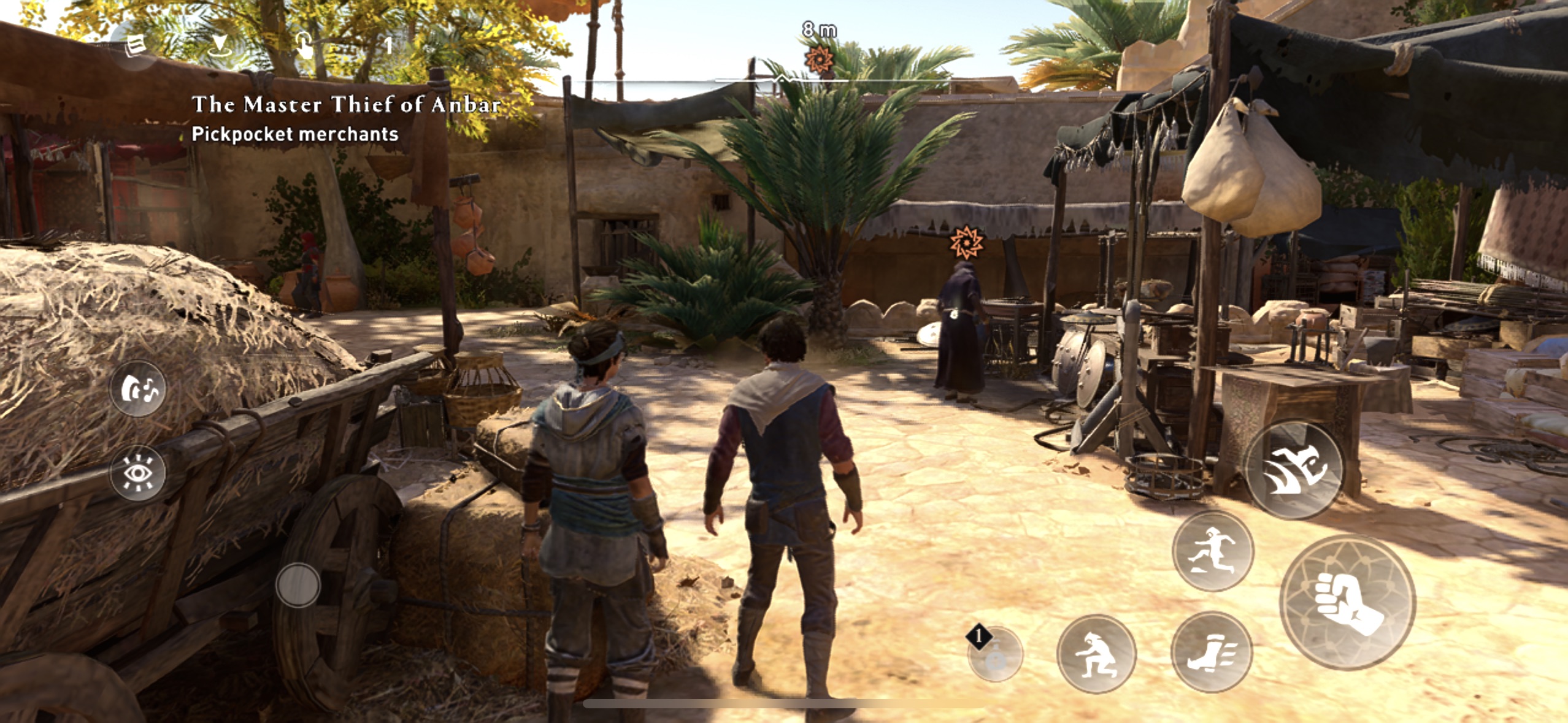Tap the jumping figure parkour button
The height and width of the screenshot is (723, 1568).
click(1213, 551)
